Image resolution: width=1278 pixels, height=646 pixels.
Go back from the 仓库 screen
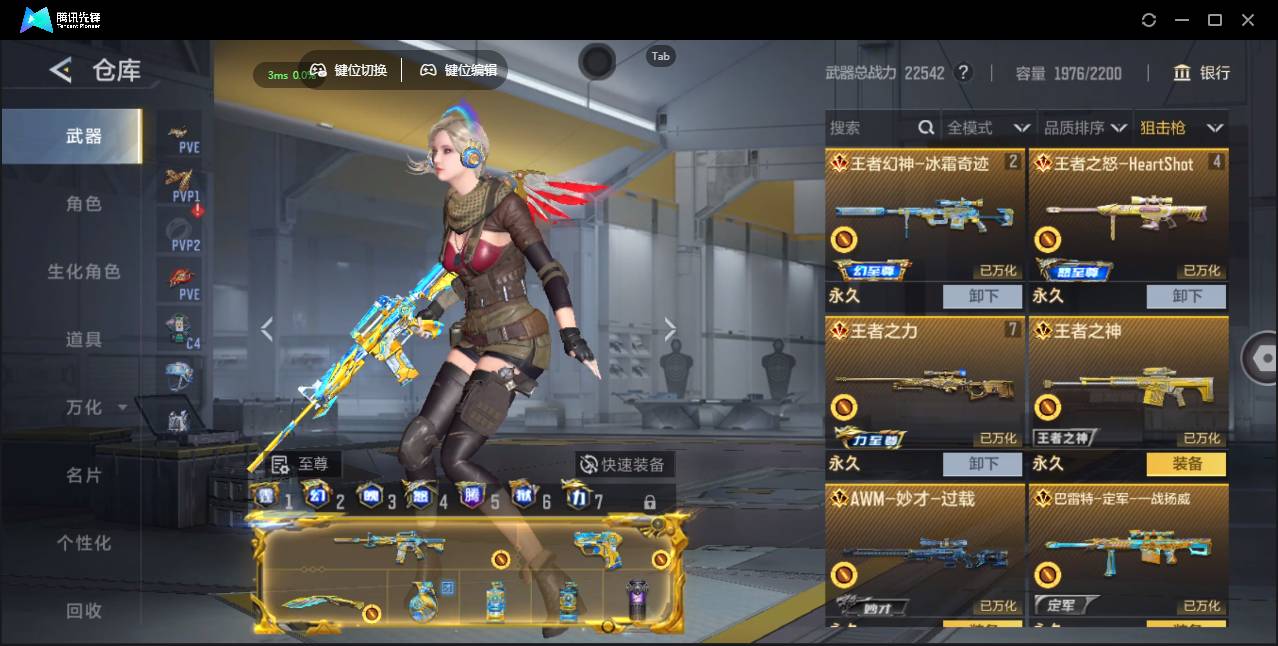[x=61, y=70]
